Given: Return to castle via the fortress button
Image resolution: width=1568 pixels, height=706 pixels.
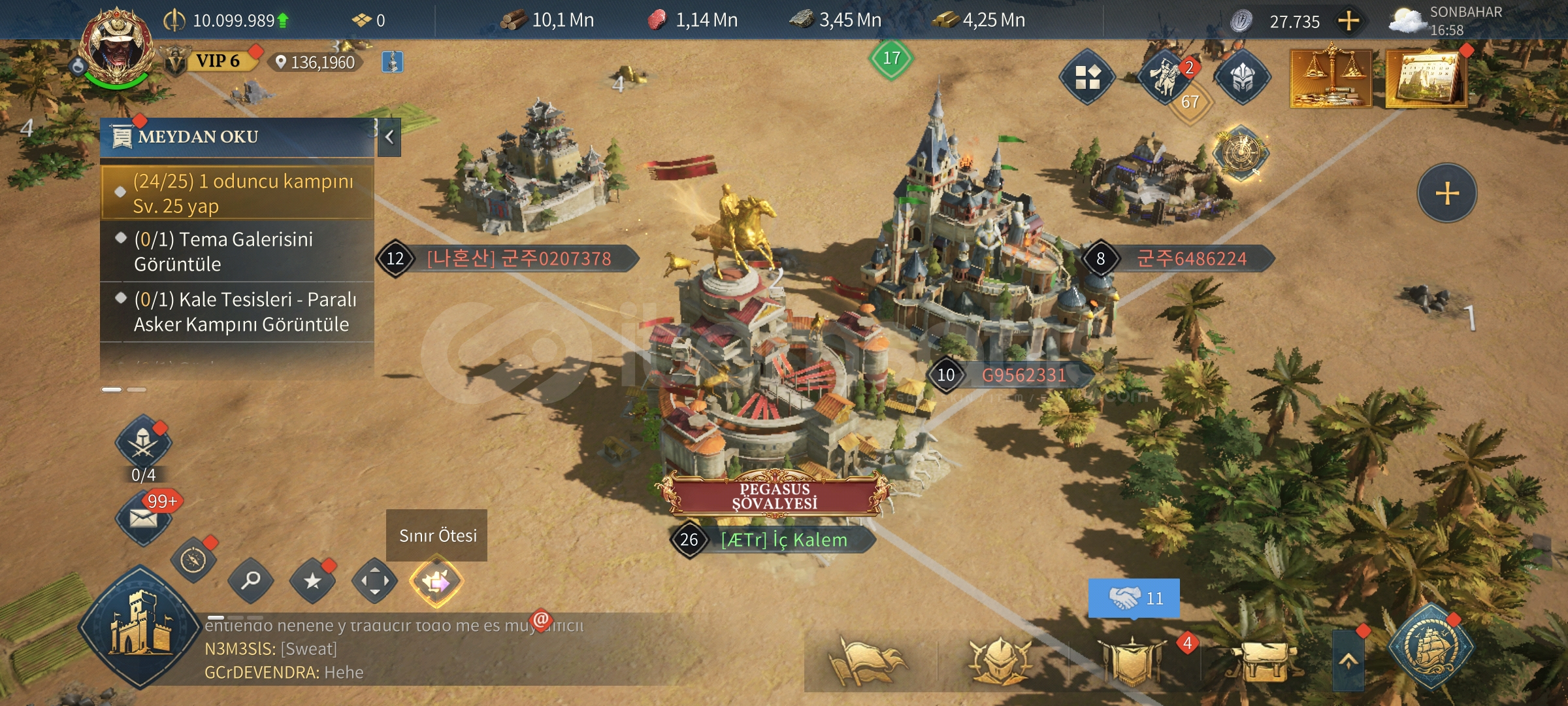Looking at the screenshot, I should pyautogui.click(x=140, y=628).
